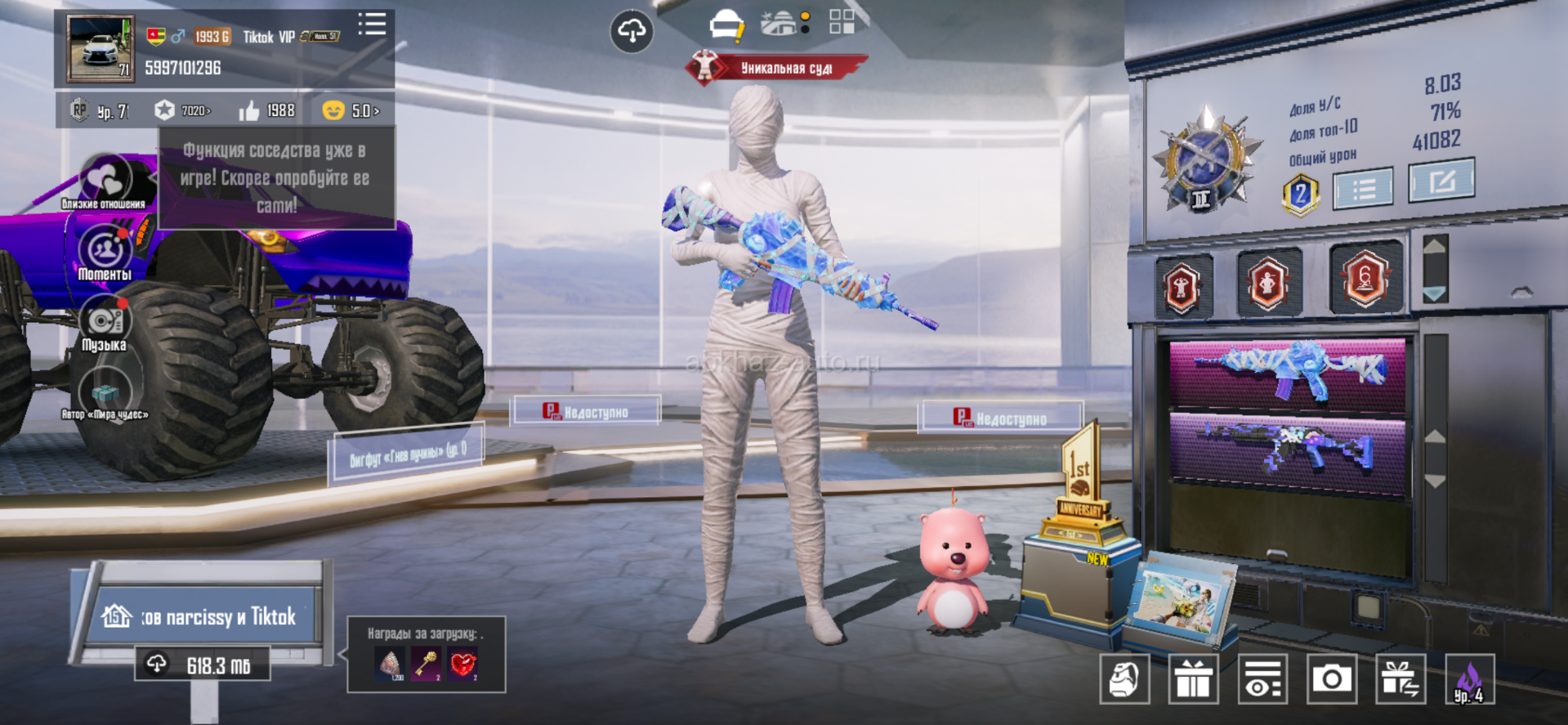Tap the thumbs-up likes counter 1988
Viewport: 1568px width, 725px height.
(x=267, y=110)
